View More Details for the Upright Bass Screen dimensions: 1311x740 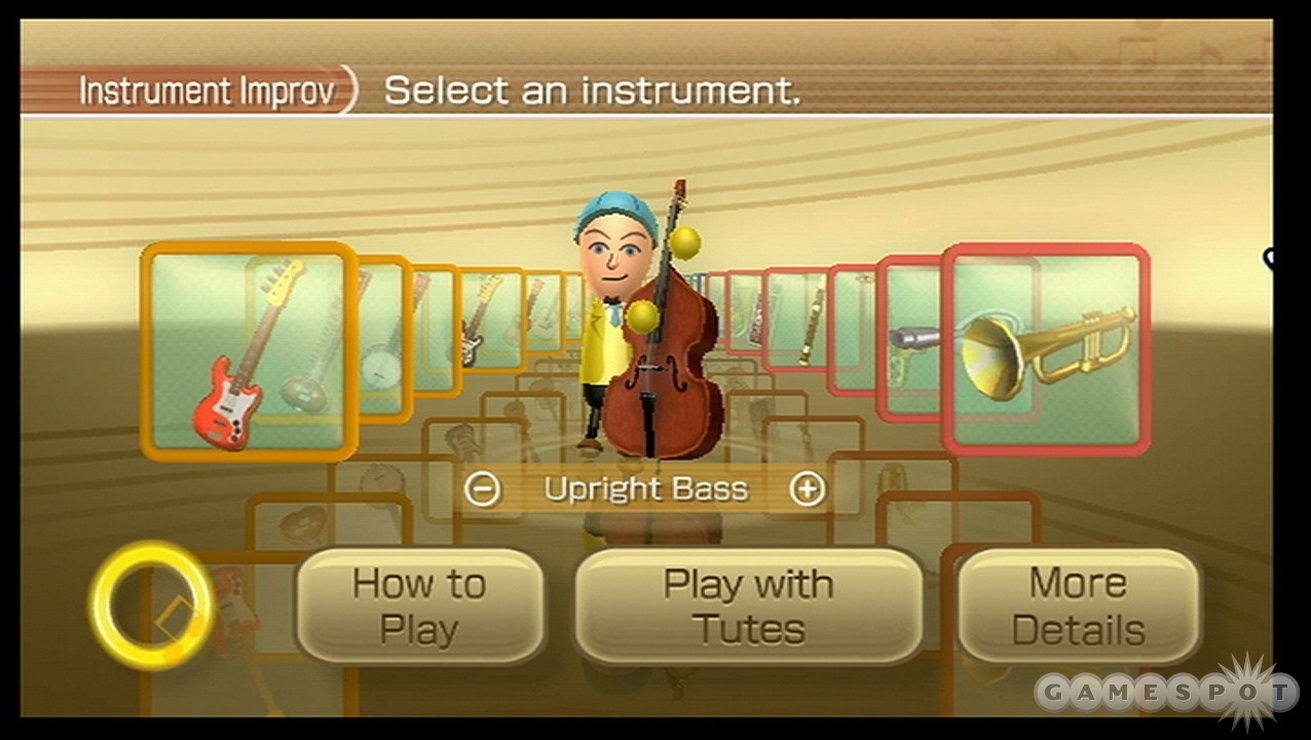pos(1078,604)
